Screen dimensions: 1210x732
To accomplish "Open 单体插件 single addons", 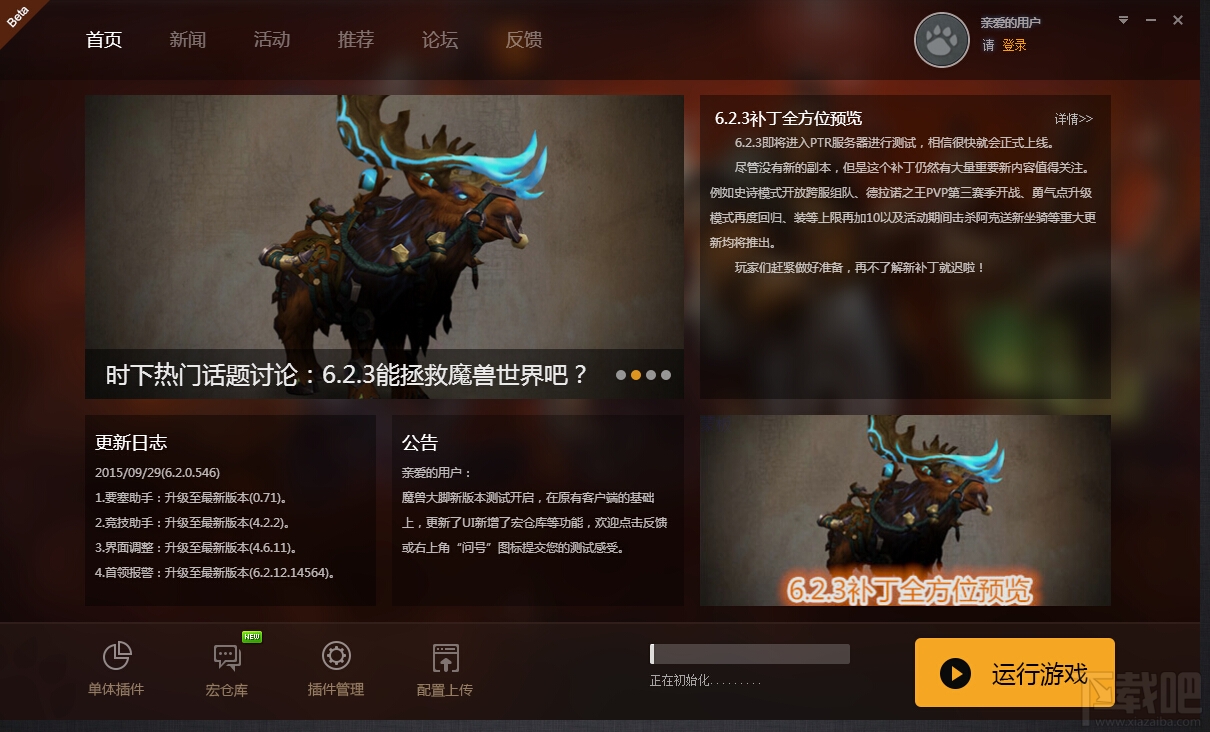I will [116, 669].
